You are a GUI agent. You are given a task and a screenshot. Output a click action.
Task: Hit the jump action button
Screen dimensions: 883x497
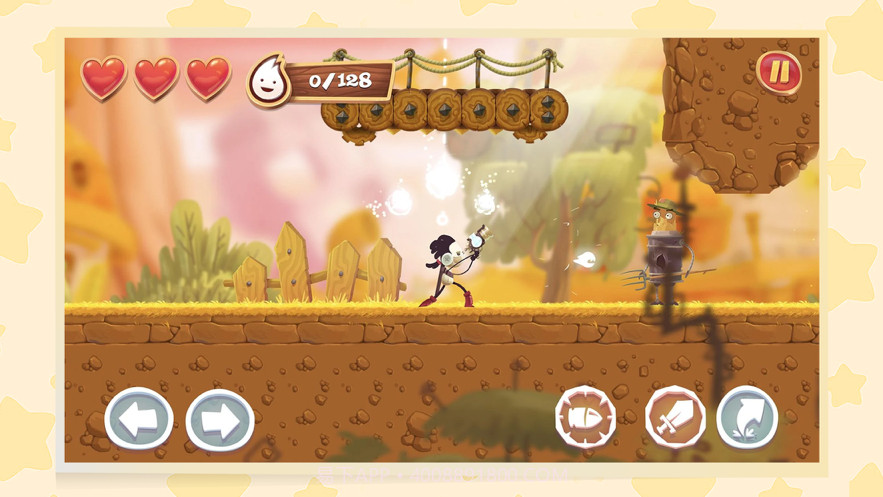(x=747, y=417)
